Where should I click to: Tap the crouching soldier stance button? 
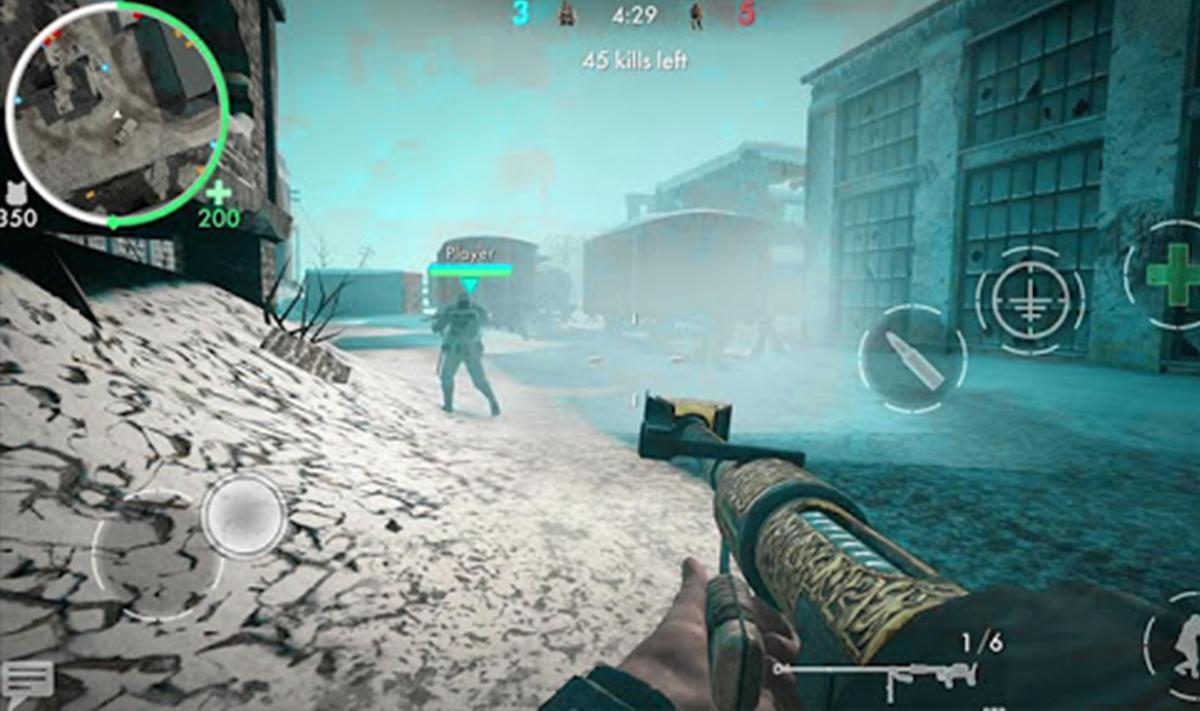click(x=1182, y=645)
